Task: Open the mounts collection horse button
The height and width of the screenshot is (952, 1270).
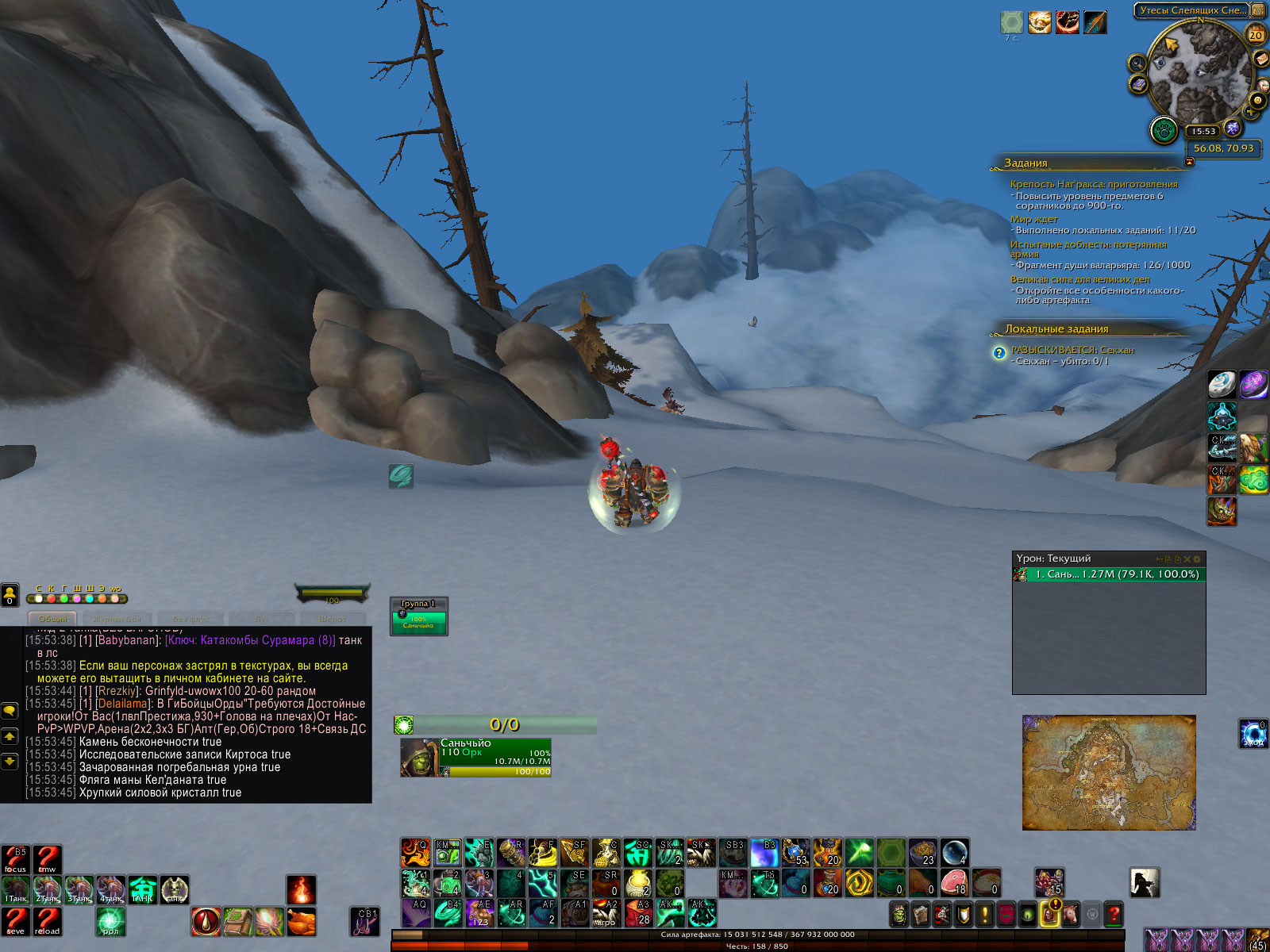Action: point(1070,915)
